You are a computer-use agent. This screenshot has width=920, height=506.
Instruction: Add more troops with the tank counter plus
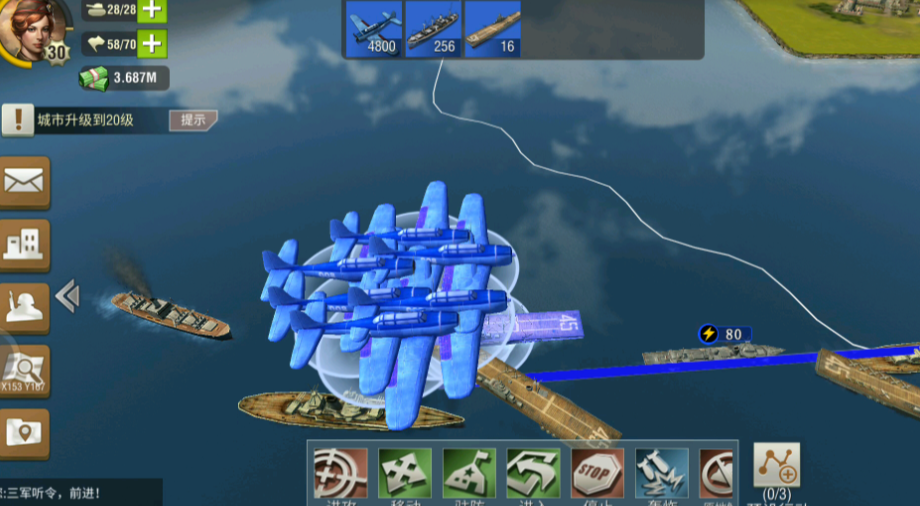click(151, 10)
